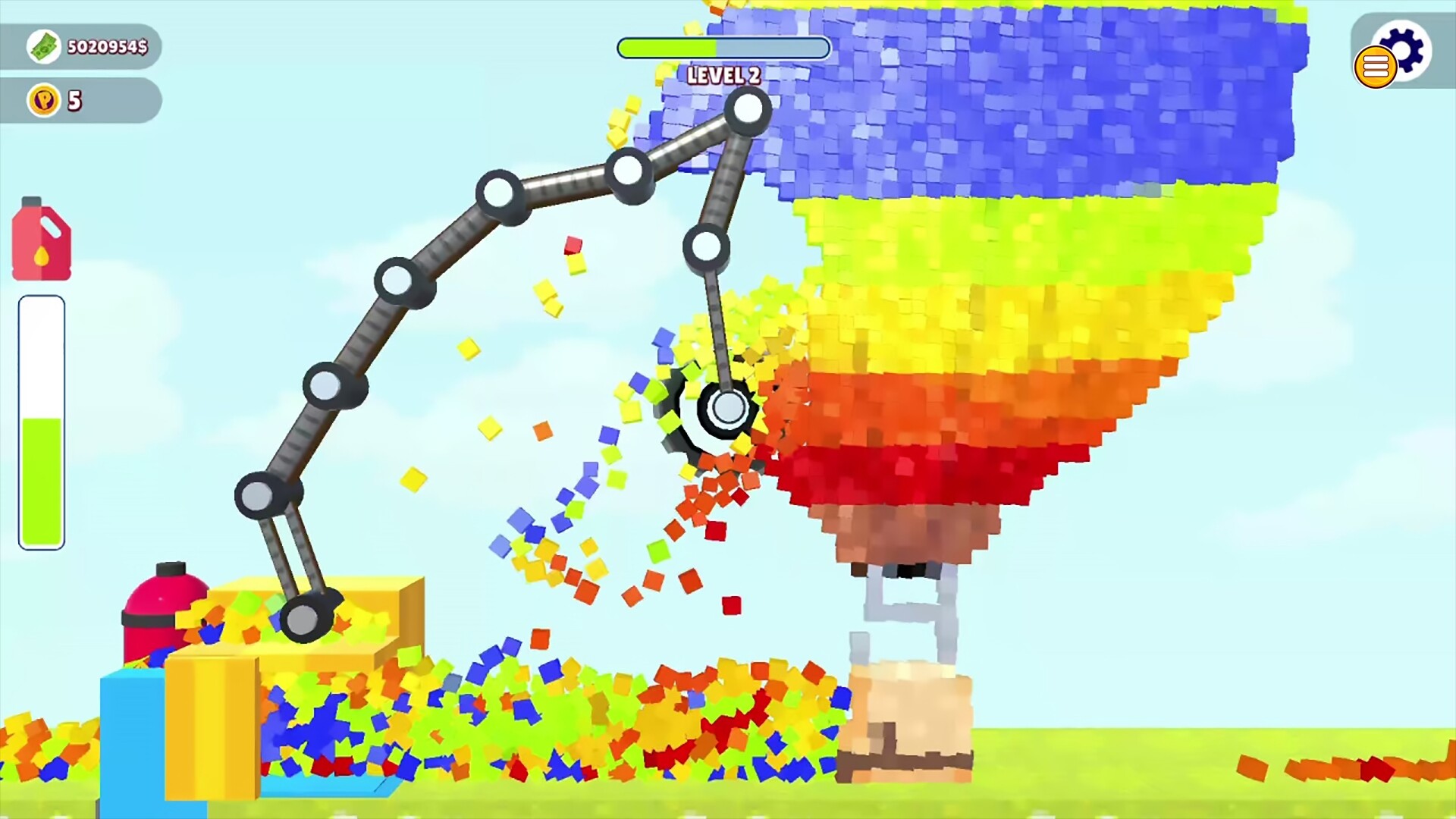Image resolution: width=1456 pixels, height=819 pixels.
Task: Tap the green money cash icon
Action: (x=43, y=47)
